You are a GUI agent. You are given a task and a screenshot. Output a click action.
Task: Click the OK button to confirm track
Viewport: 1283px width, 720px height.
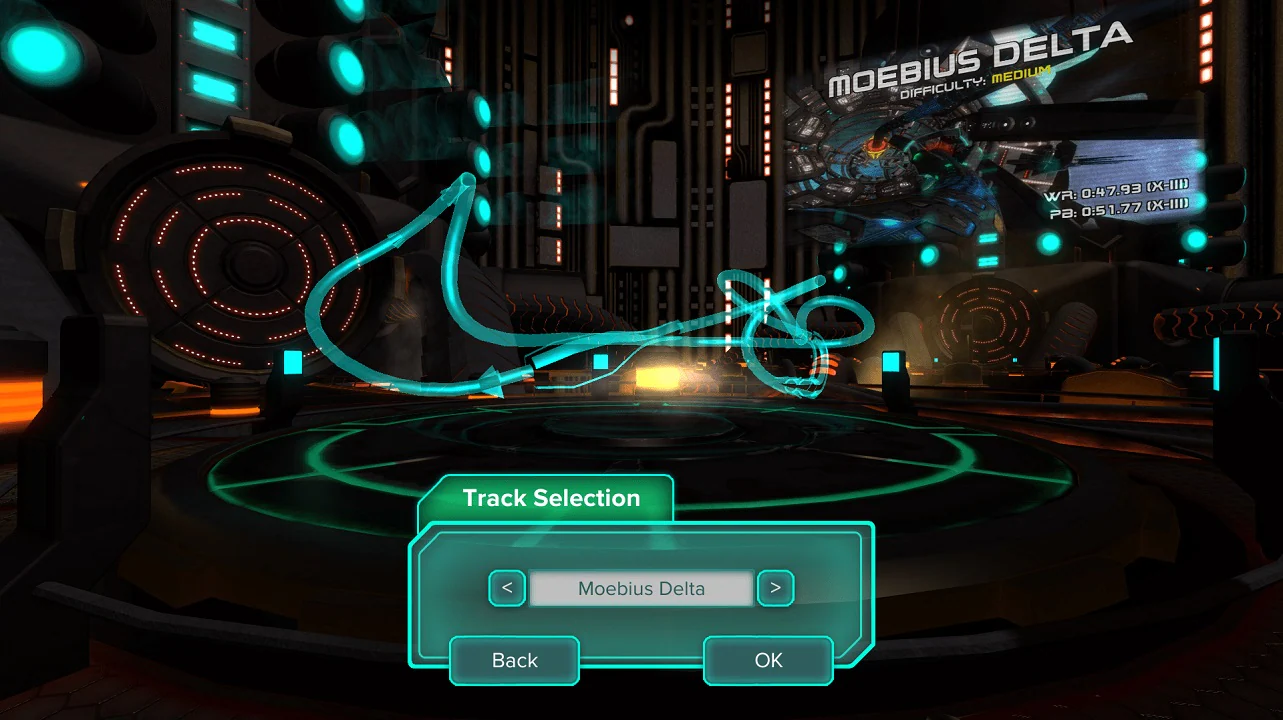[x=767, y=660]
